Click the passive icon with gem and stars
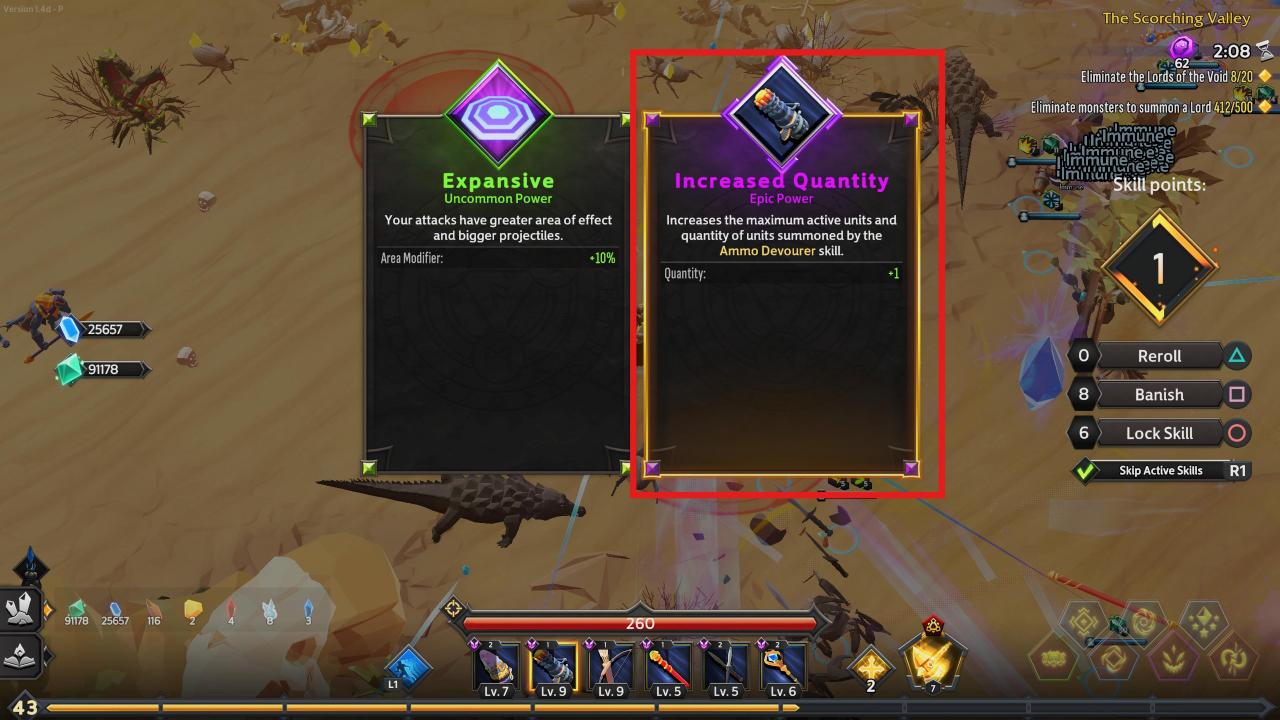Screen dimensions: 1280x720 click(x=1203, y=621)
